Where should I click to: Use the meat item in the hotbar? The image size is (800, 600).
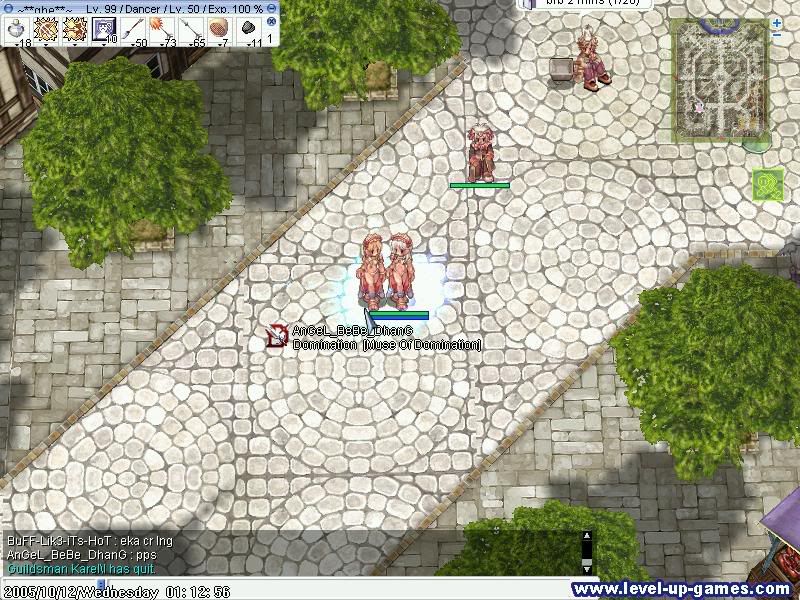click(219, 28)
